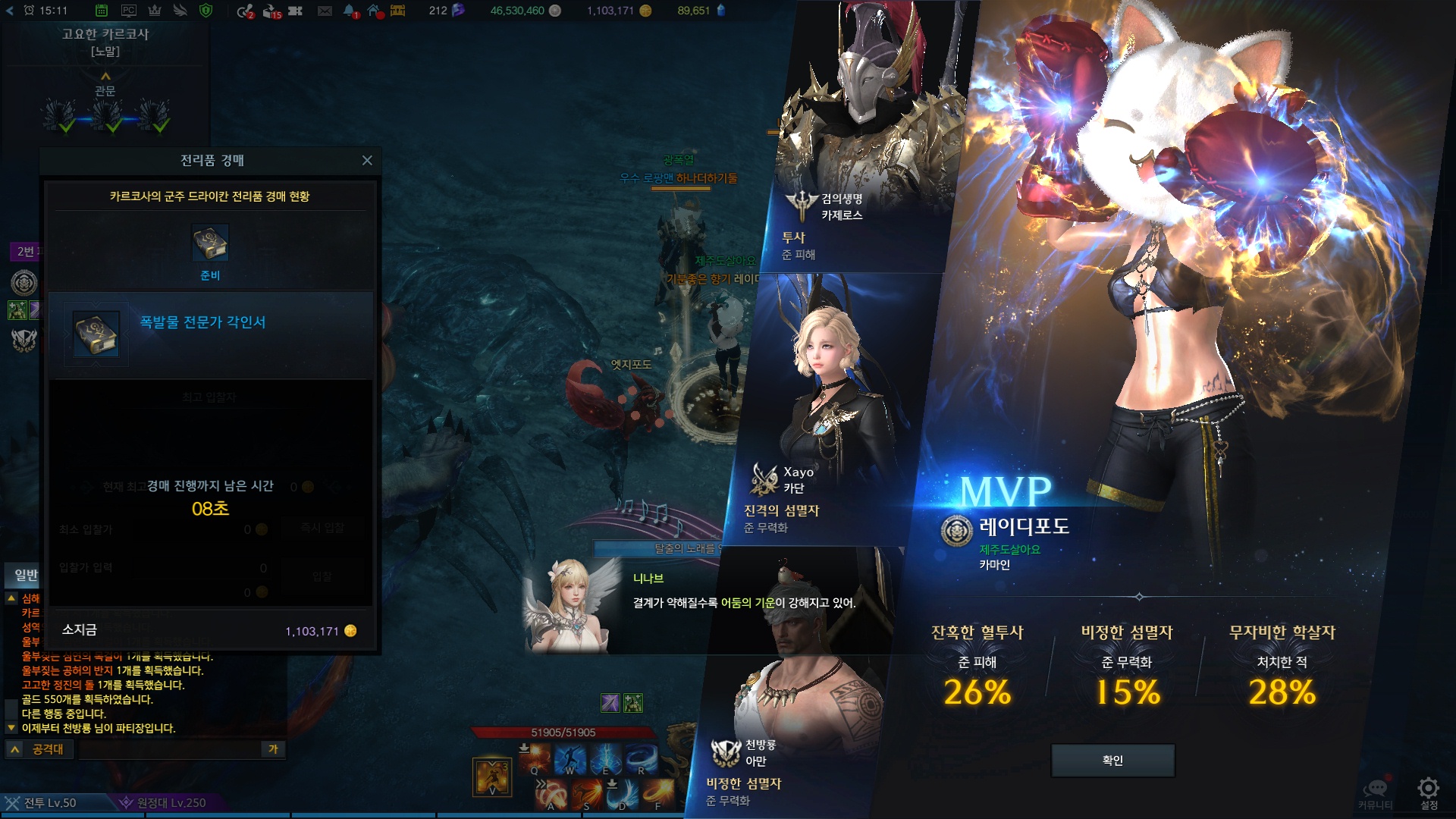This screenshot has width=1456, height=819.
Task: Go back with the top-left arrow
Action: pyautogui.click(x=10, y=11)
